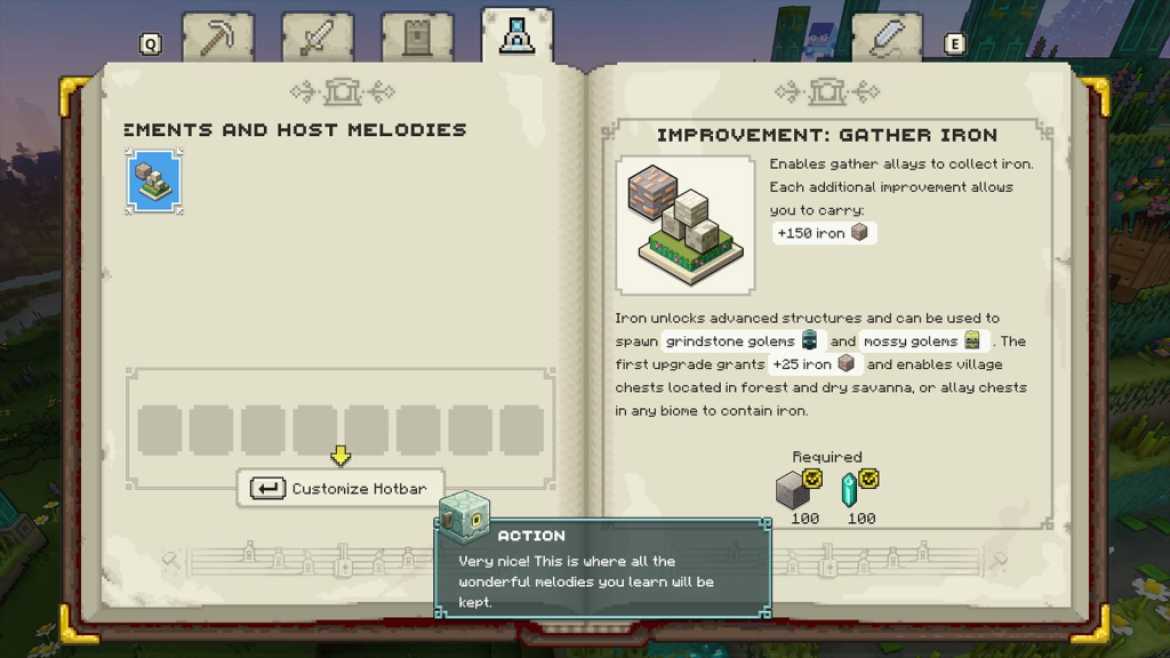Open the feather quill tab
Screen dimensions: 1170x658
[x=886, y=38]
